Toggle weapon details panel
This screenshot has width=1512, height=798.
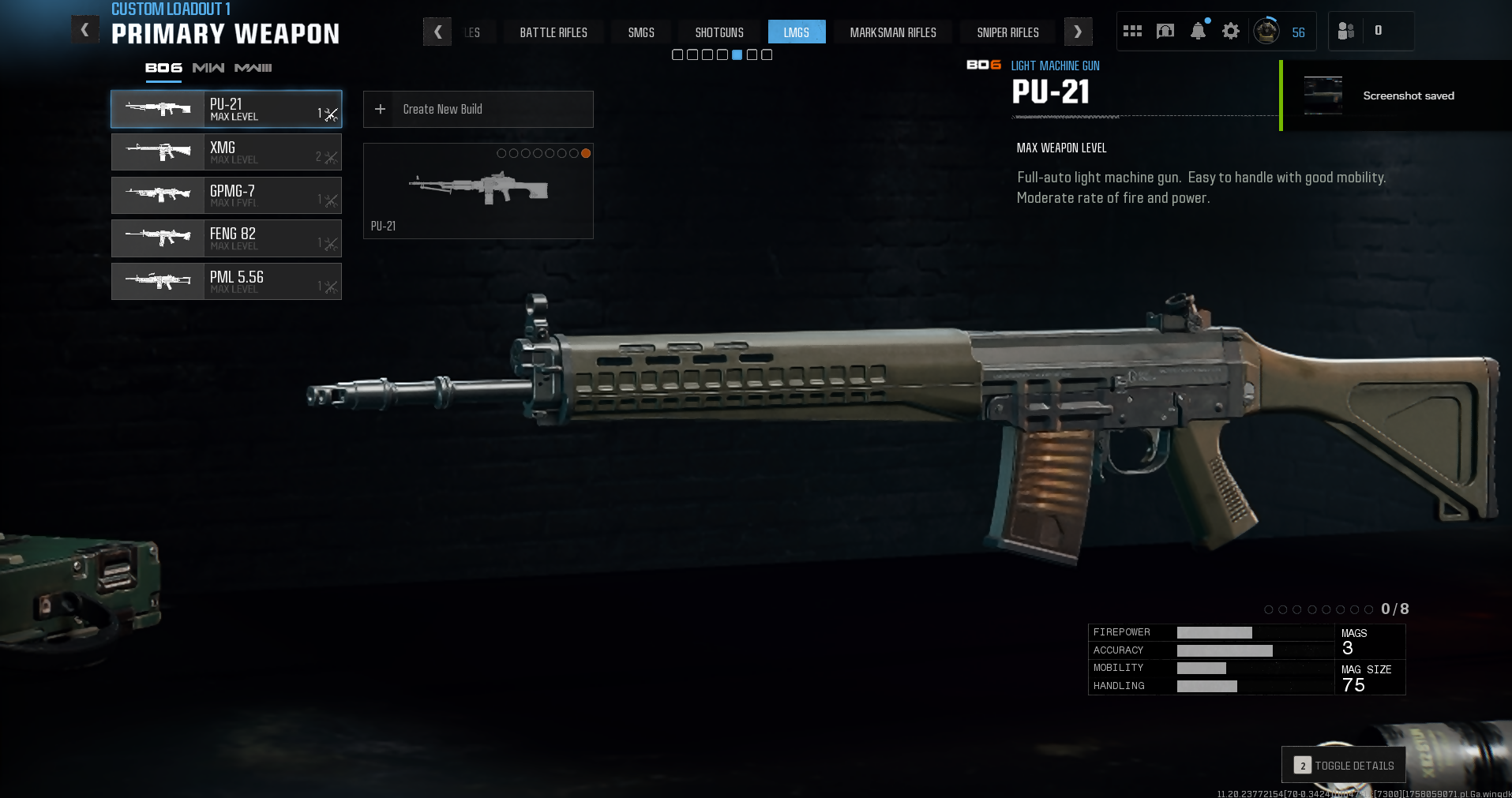click(x=1343, y=765)
